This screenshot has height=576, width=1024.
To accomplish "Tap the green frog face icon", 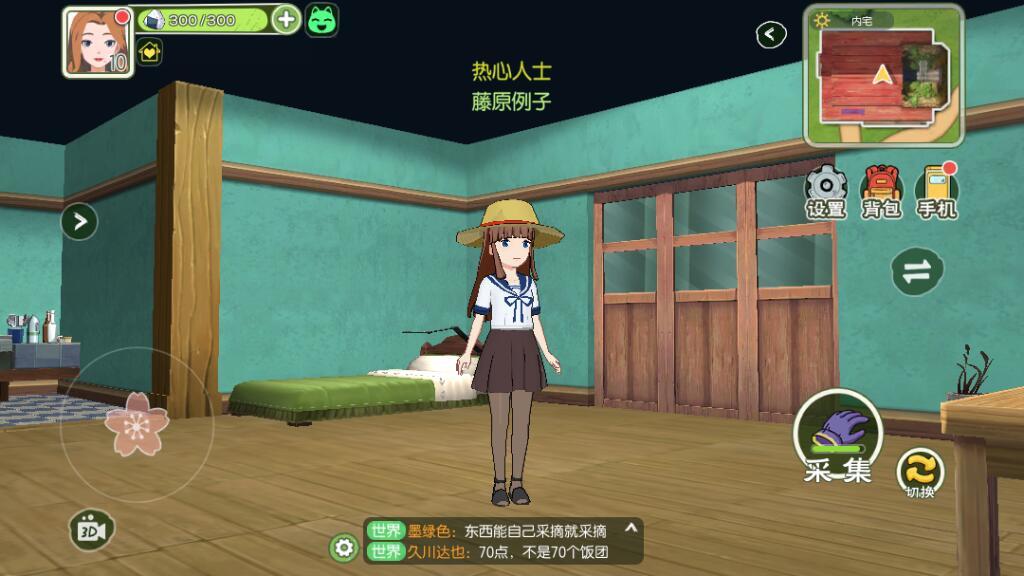I will coord(322,20).
